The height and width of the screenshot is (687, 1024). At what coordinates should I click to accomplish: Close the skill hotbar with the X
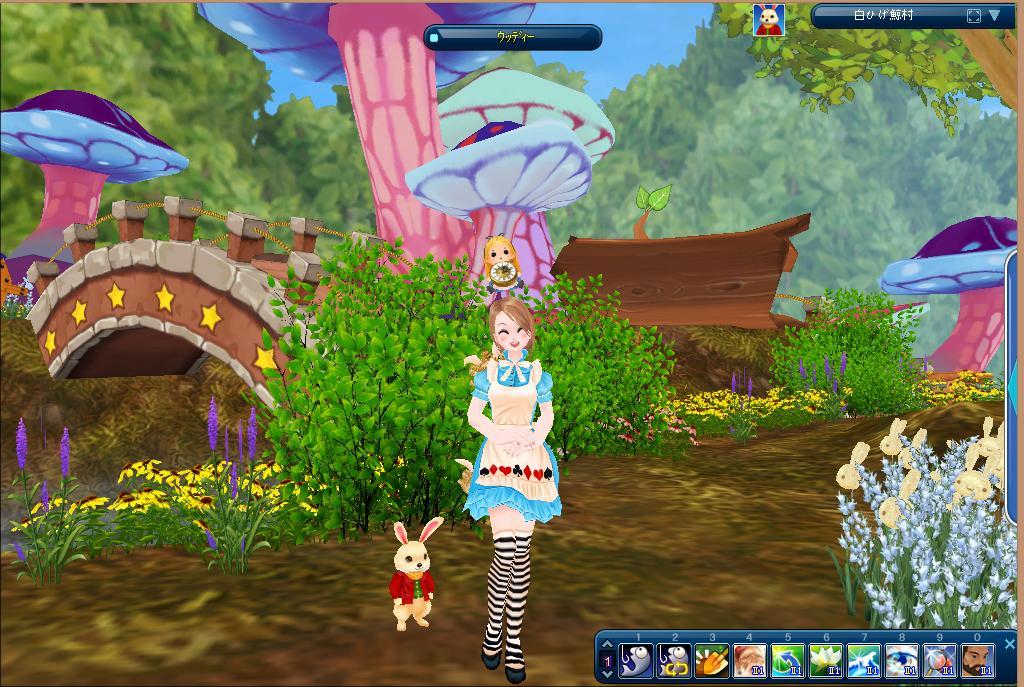pyautogui.click(x=1008, y=646)
